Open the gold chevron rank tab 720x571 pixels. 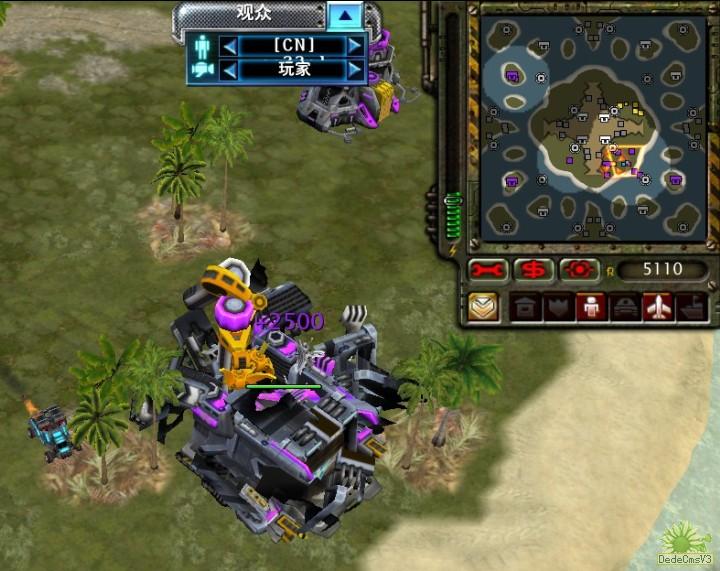(484, 307)
